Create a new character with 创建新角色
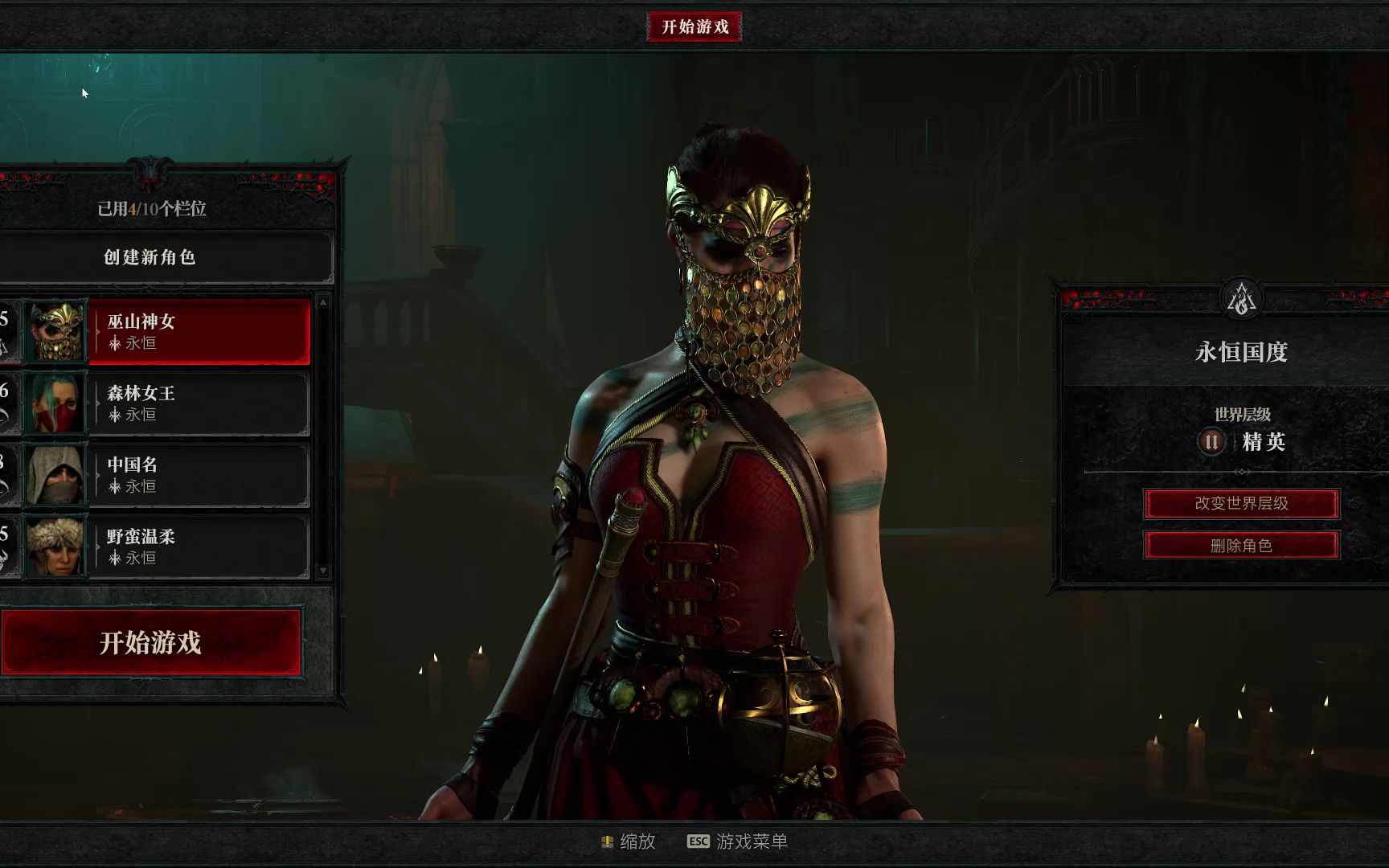Viewport: 1389px width, 868px height. [x=150, y=257]
